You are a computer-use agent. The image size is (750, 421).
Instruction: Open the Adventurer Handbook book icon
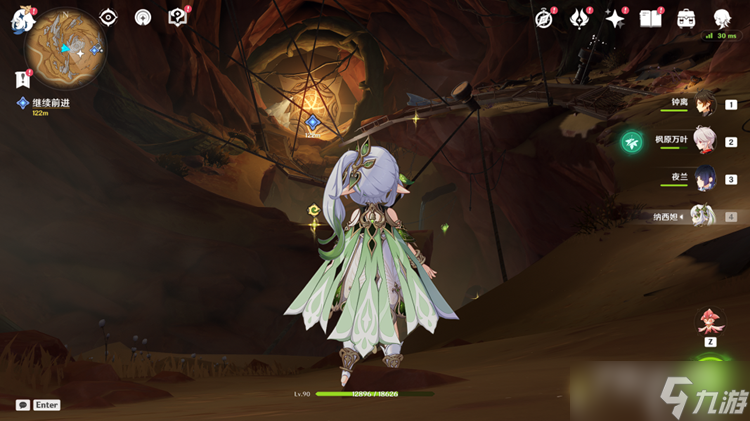tap(650, 18)
